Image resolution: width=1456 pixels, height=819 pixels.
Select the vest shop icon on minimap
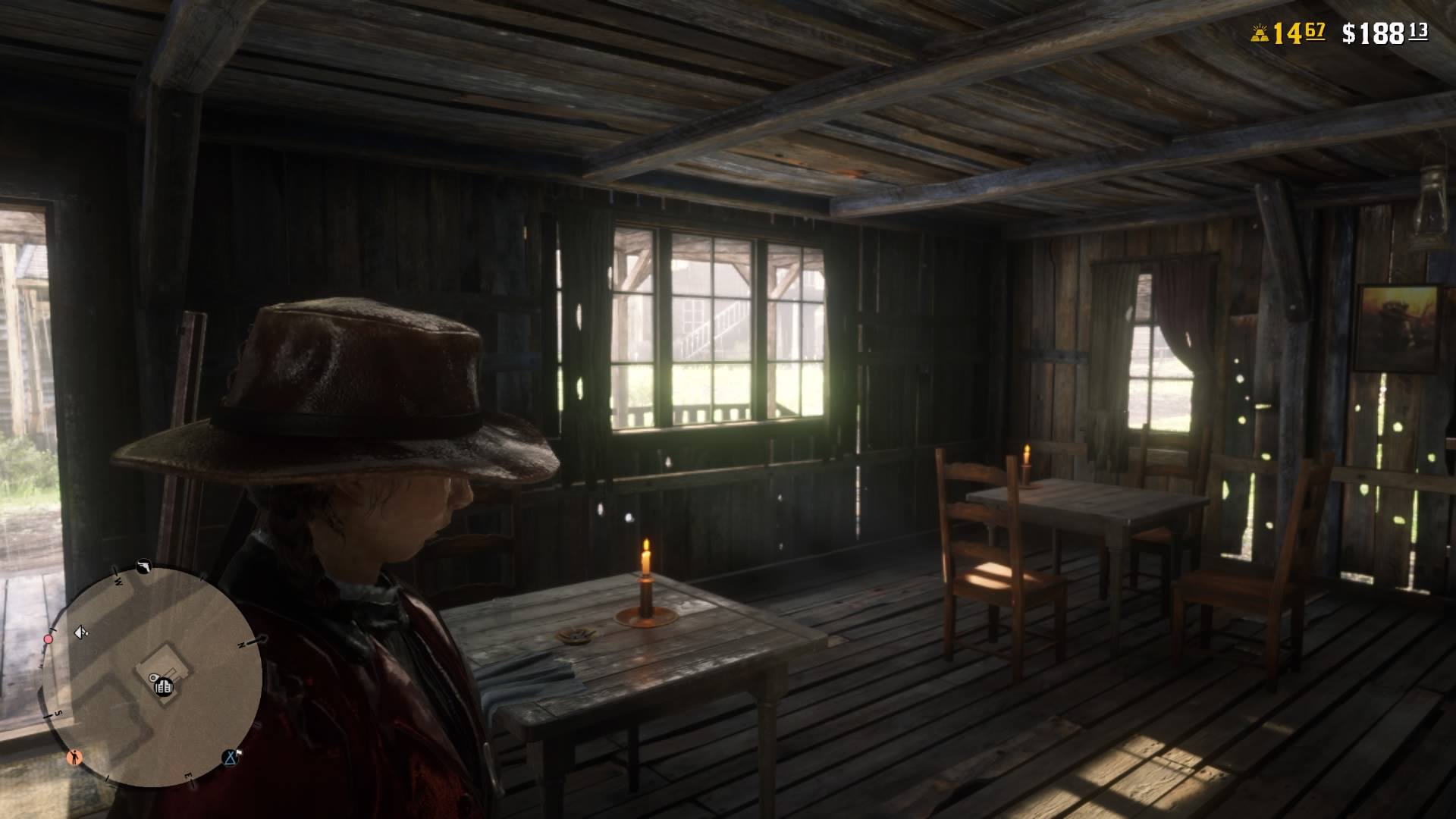point(163,687)
